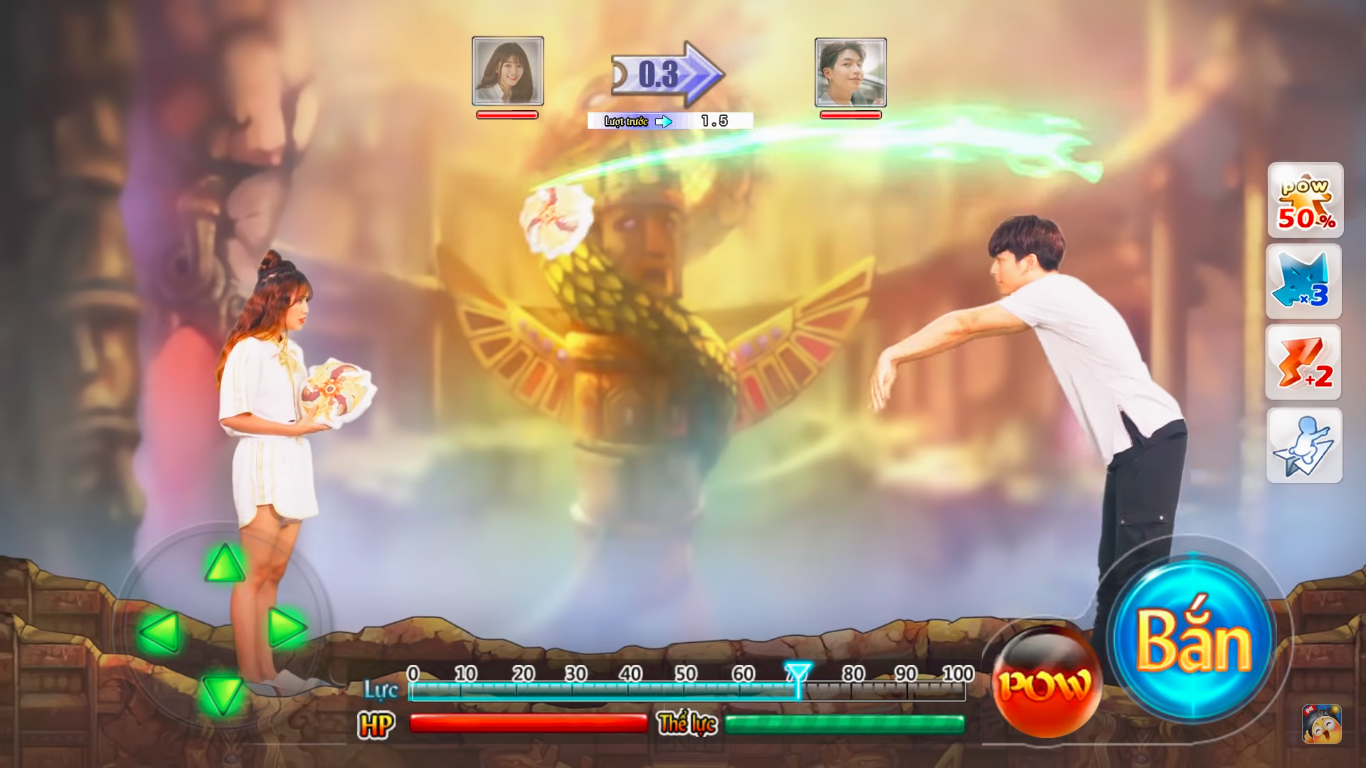The height and width of the screenshot is (768, 1366).
Task: Tap the green right arrow
Action: click(287, 628)
